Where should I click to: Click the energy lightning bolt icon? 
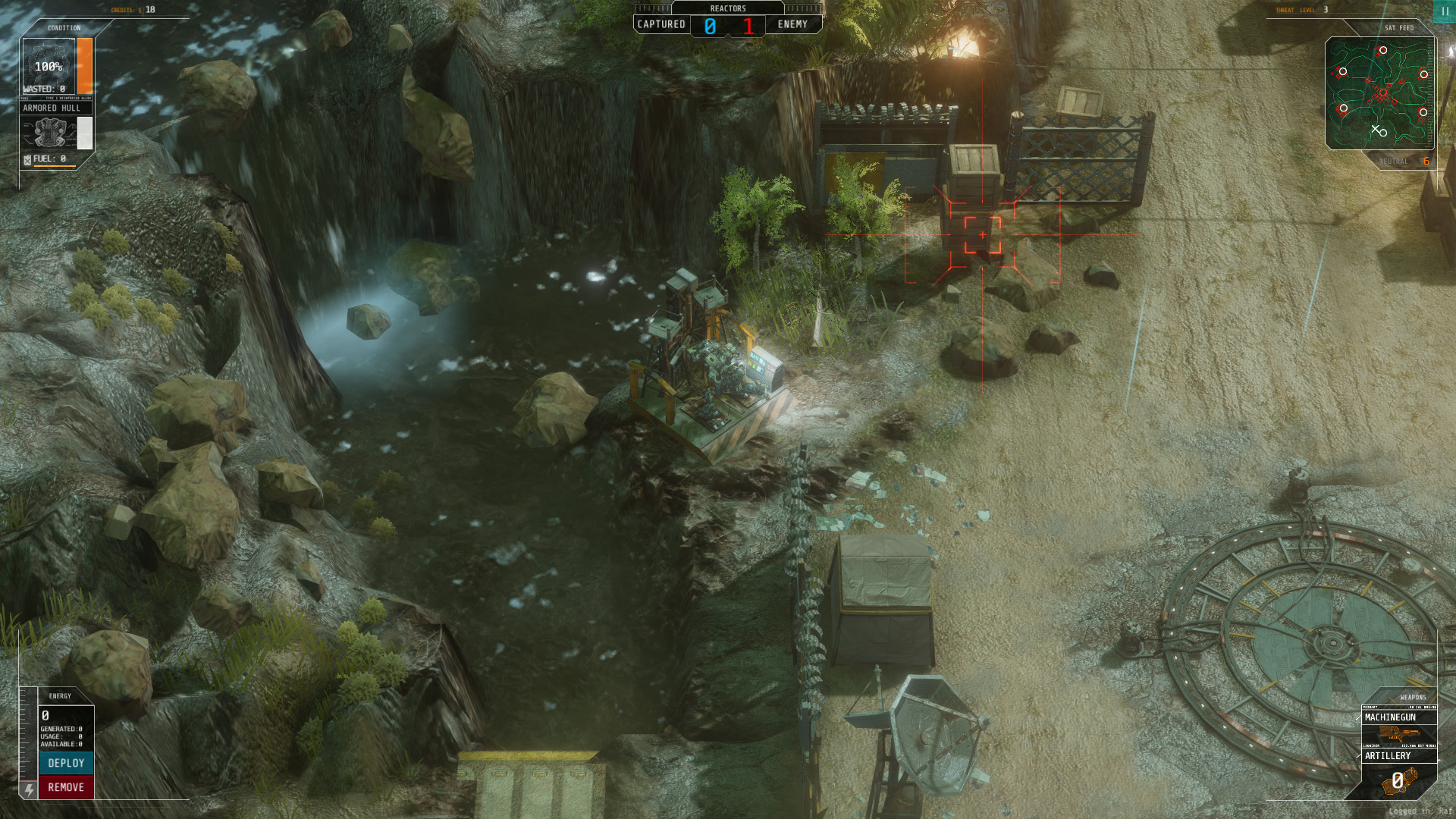pyautogui.click(x=28, y=790)
